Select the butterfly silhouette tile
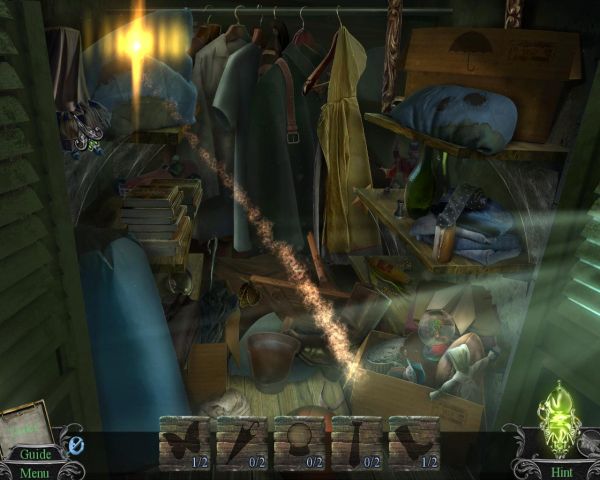Screen dimensions: 600x480 tap(185, 440)
